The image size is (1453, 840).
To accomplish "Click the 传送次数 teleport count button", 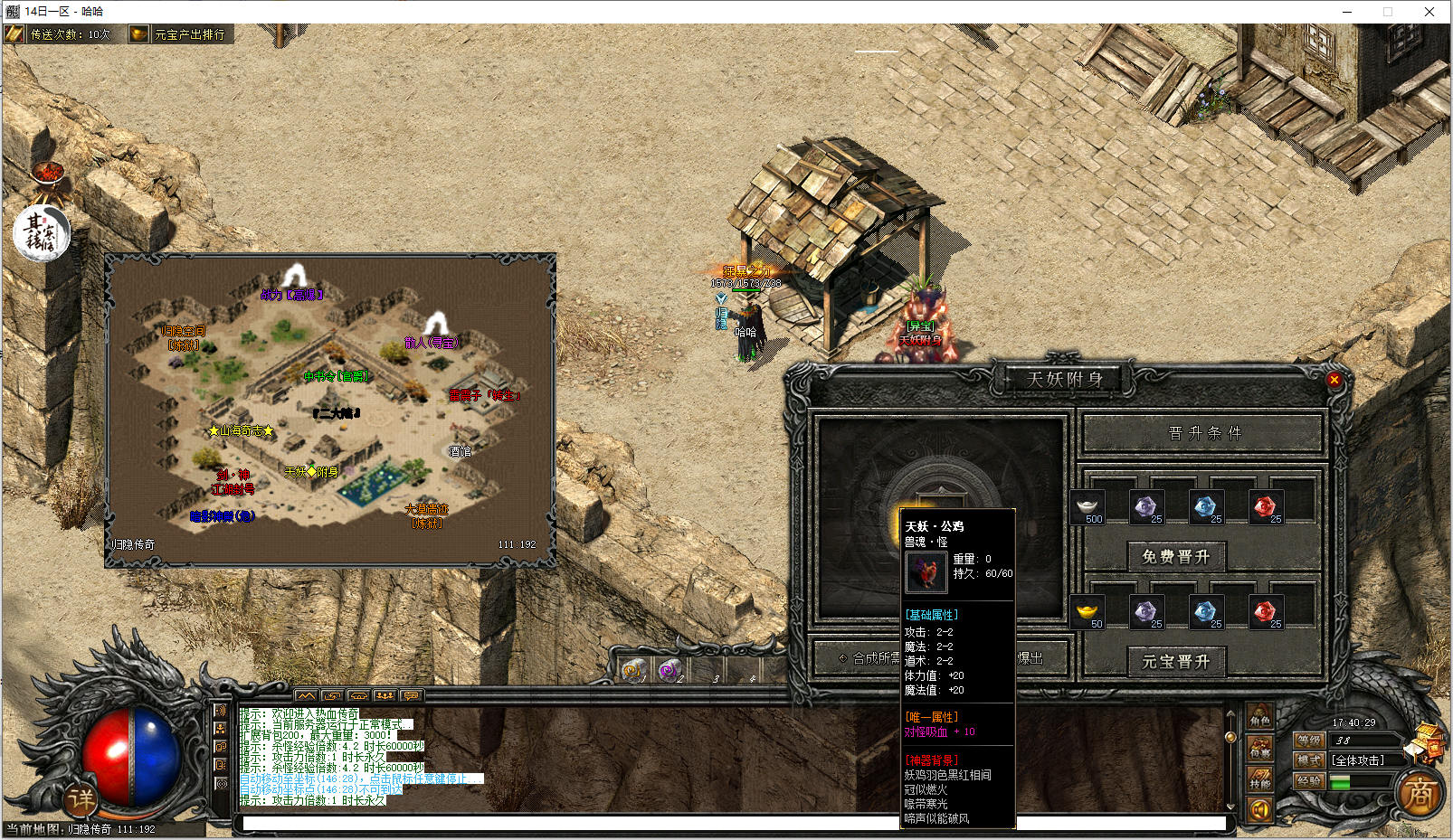I will tap(62, 34).
